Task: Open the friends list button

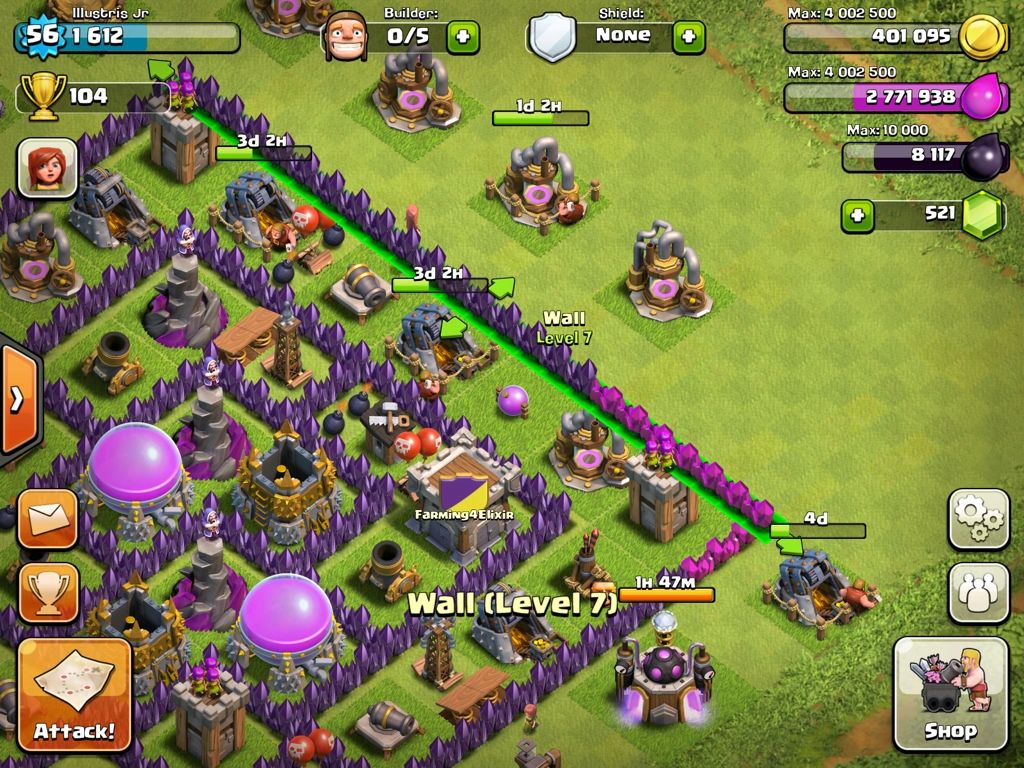Action: [978, 593]
